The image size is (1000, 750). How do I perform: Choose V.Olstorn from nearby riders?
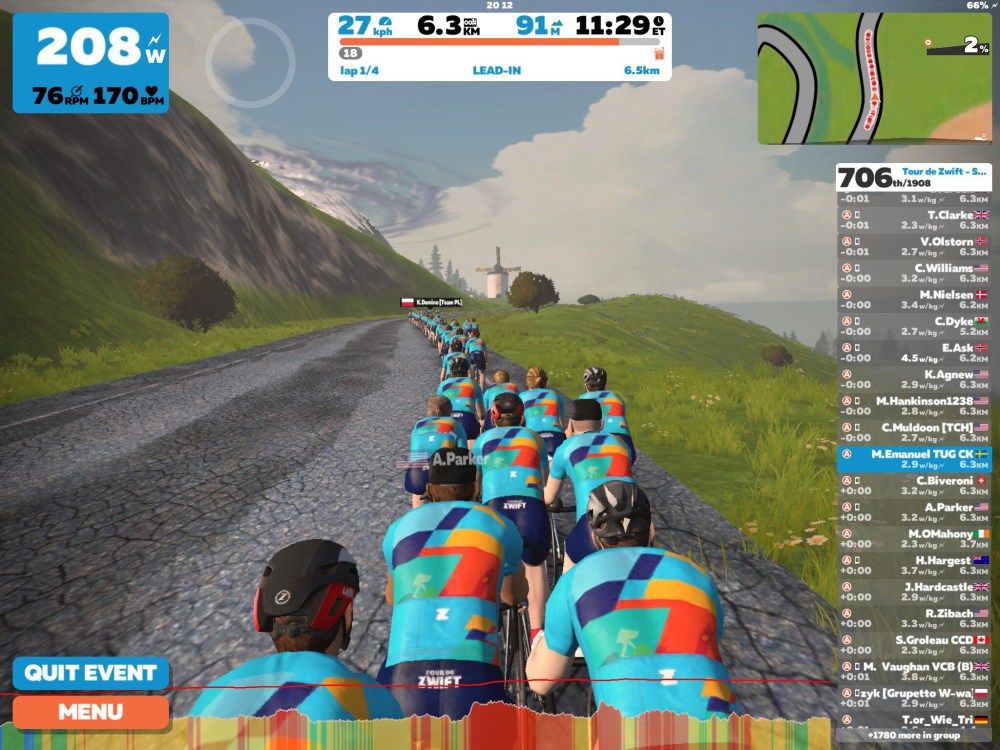tap(914, 246)
